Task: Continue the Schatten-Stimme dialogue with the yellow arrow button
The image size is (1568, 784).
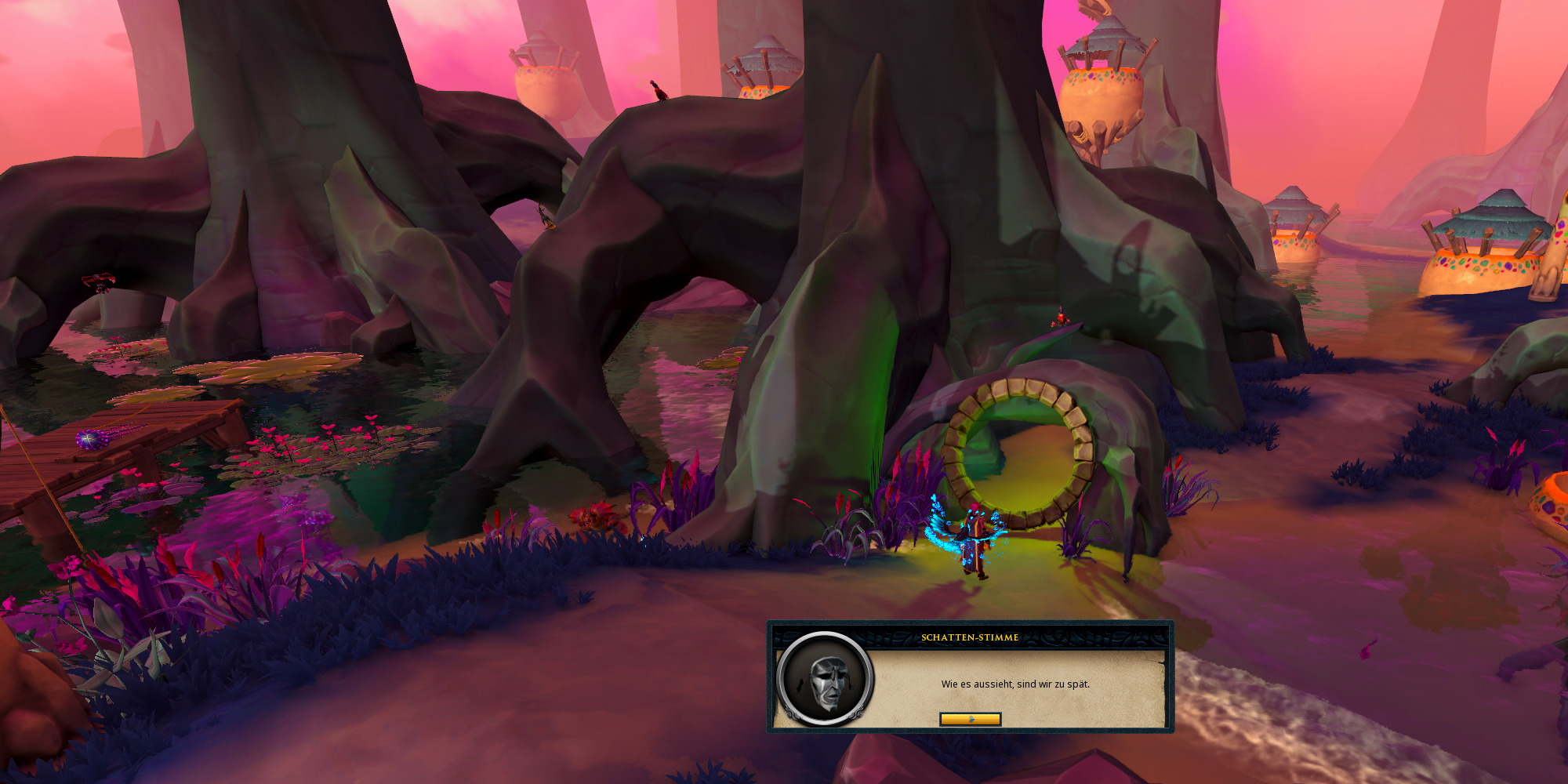Action: (x=970, y=719)
